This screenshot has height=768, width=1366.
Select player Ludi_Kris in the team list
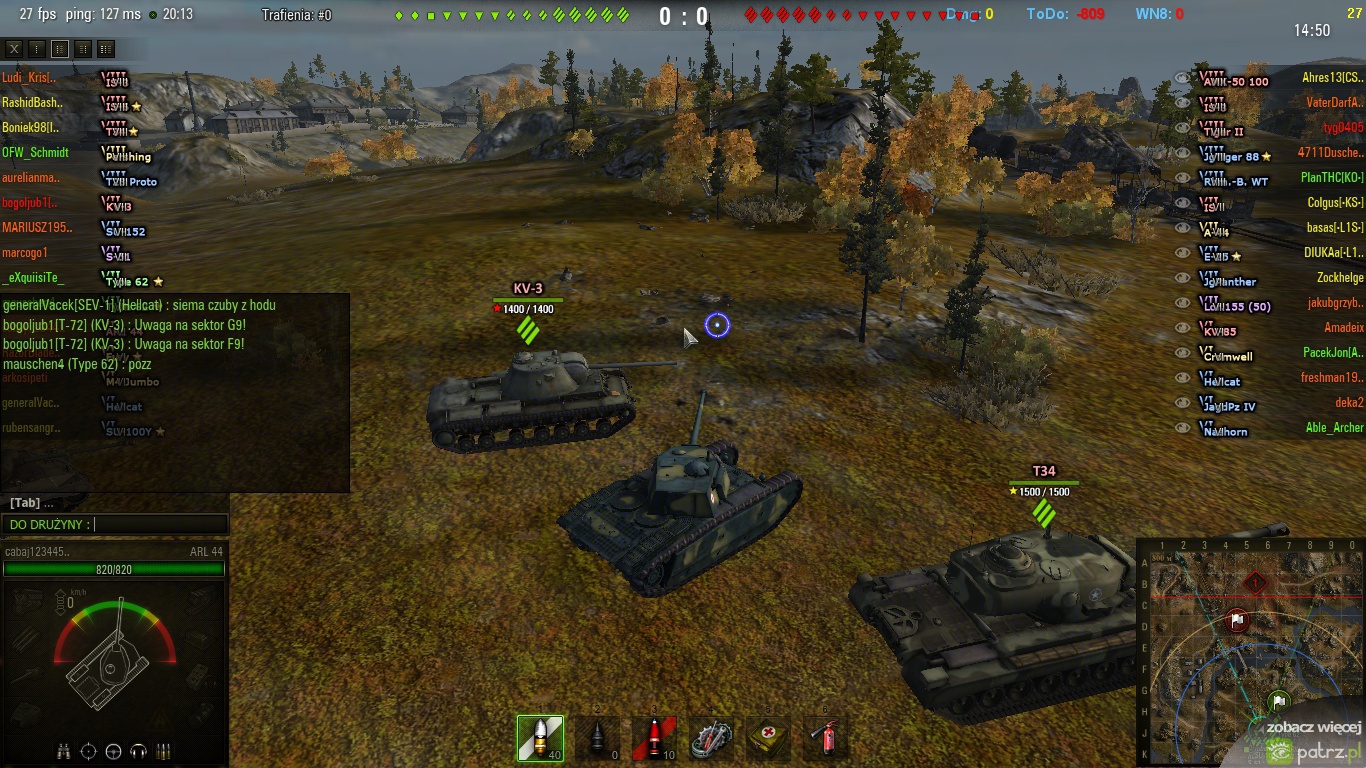pos(30,77)
